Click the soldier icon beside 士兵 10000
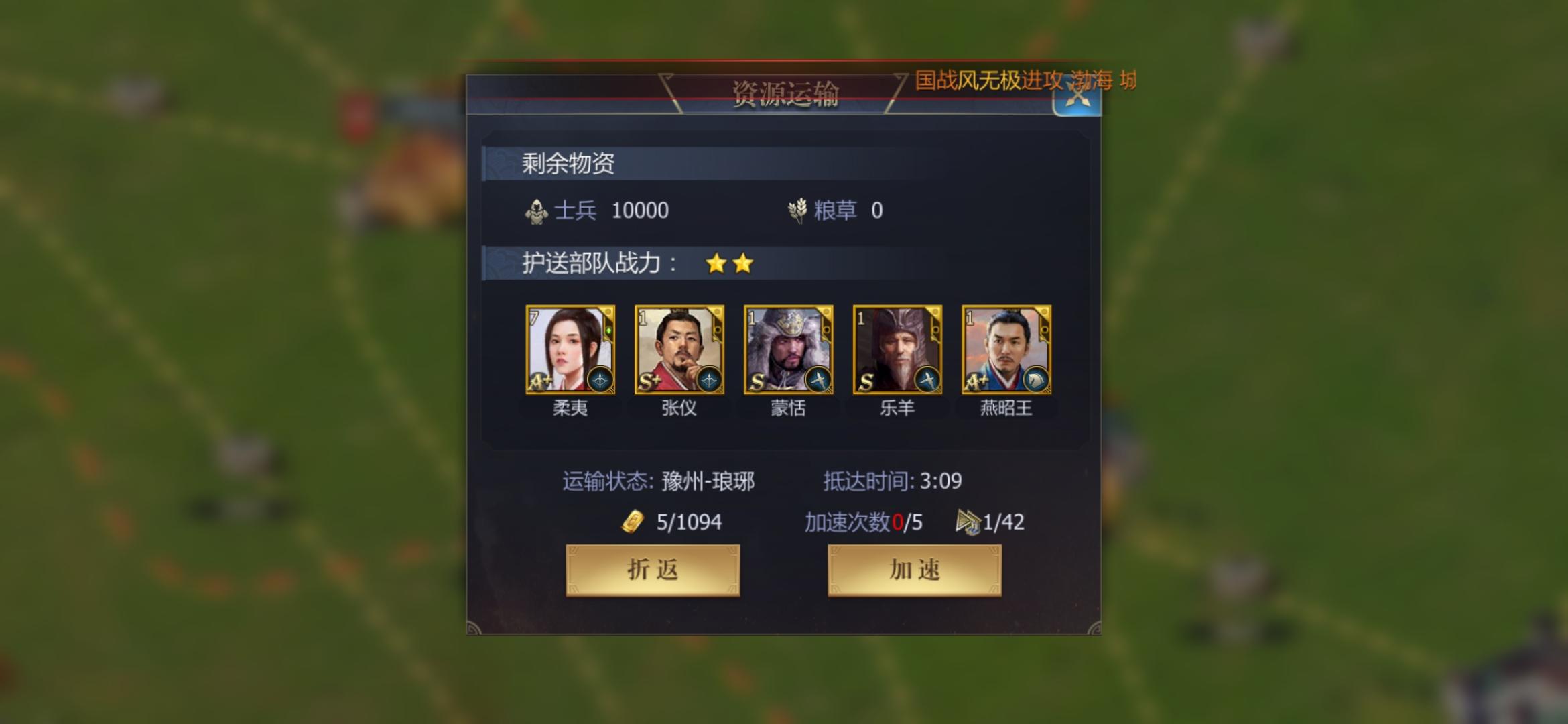 [535, 210]
